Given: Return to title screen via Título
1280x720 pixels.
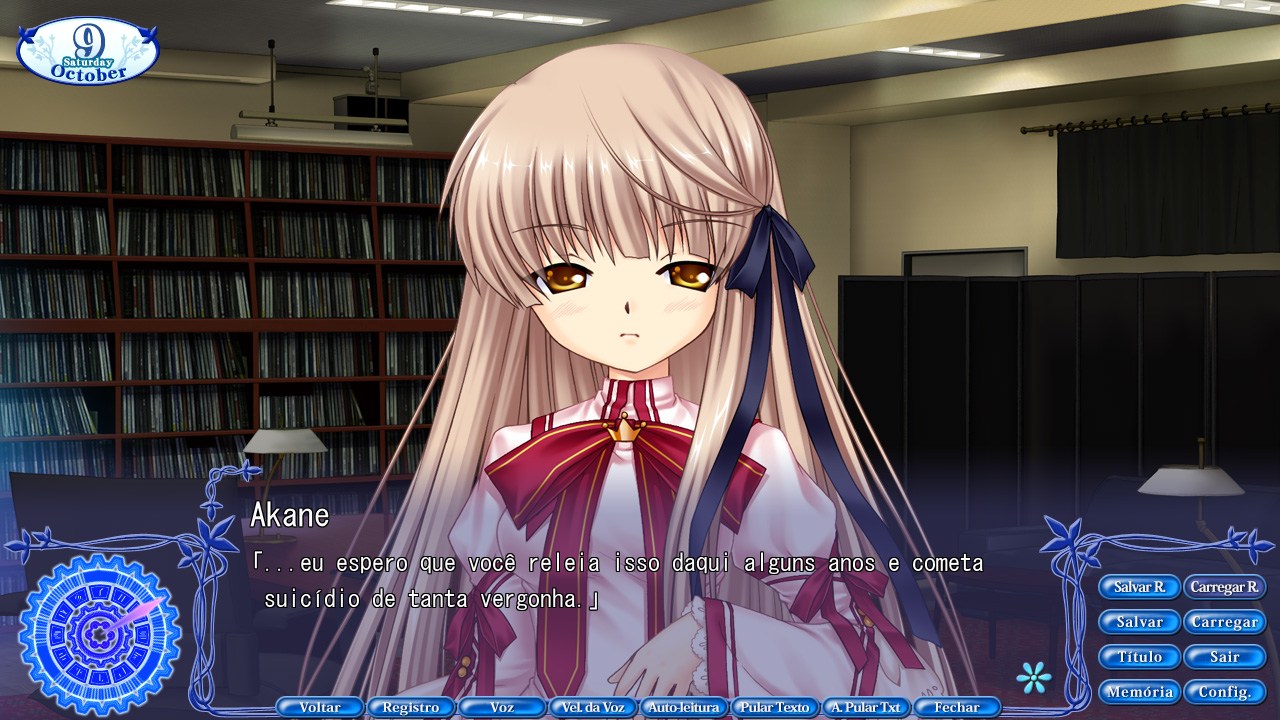Looking at the screenshot, I should click(x=1139, y=657).
